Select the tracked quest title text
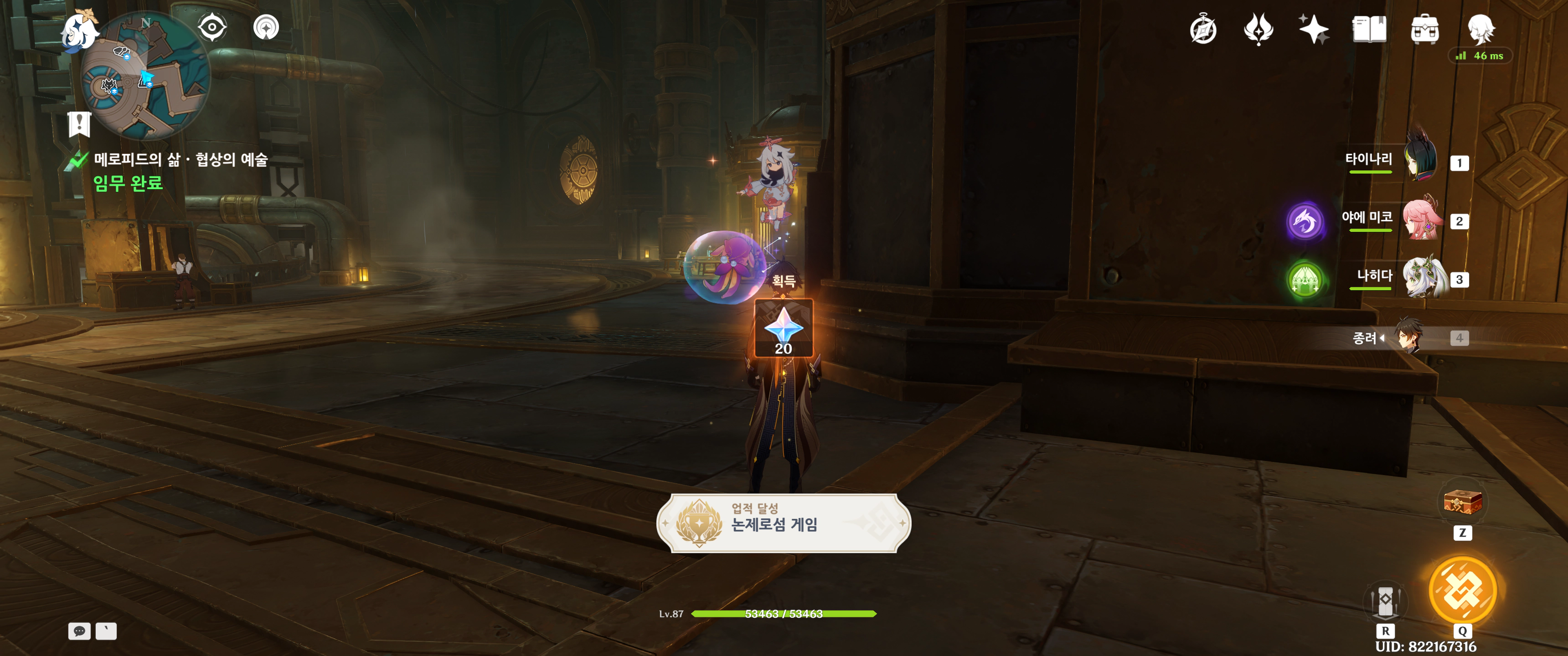This screenshot has height=656, width=1568. pyautogui.click(x=181, y=160)
